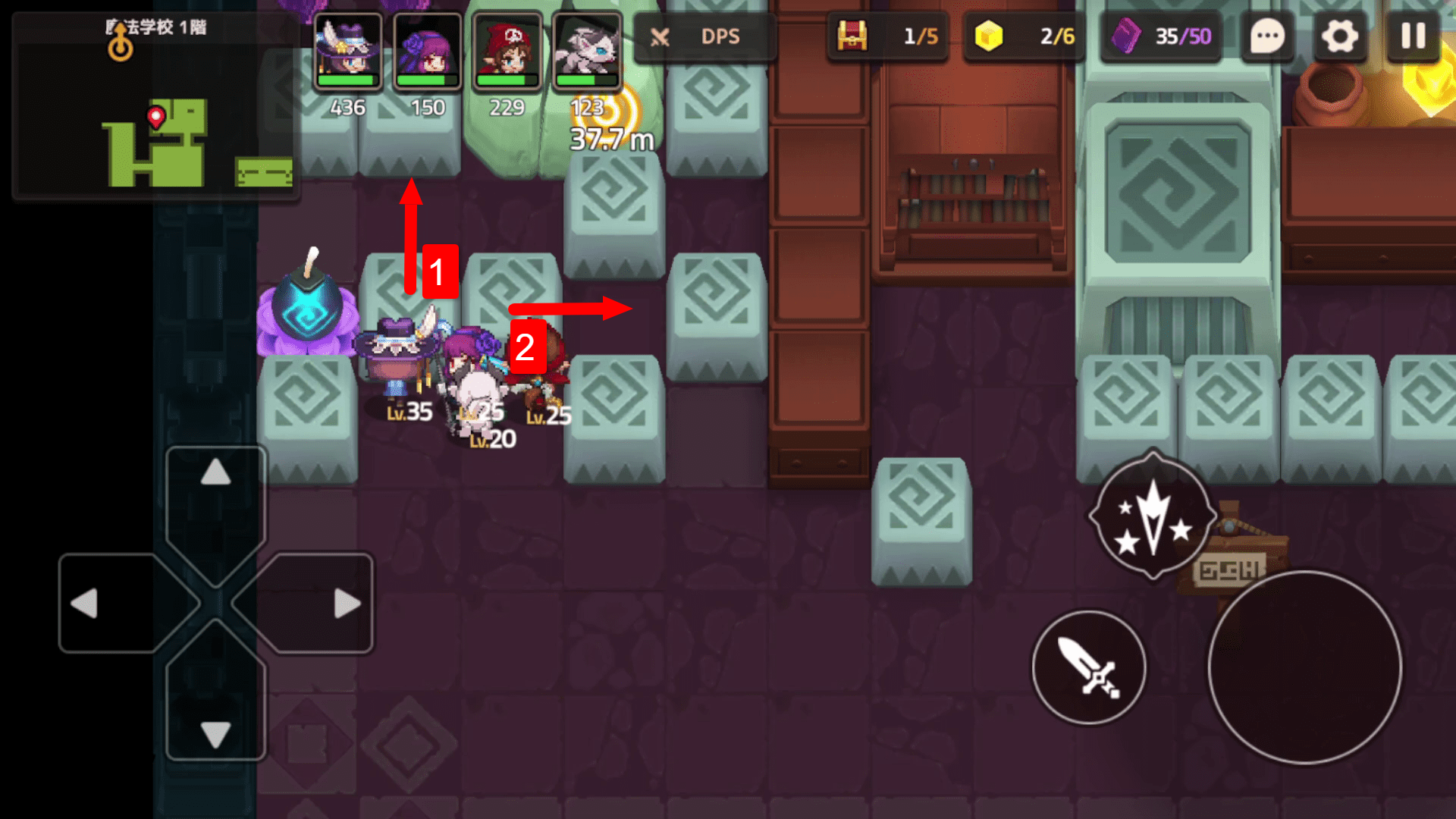Tap the down arrow on the D-pad
Viewport: 1456px width, 819px height.
coord(216,733)
